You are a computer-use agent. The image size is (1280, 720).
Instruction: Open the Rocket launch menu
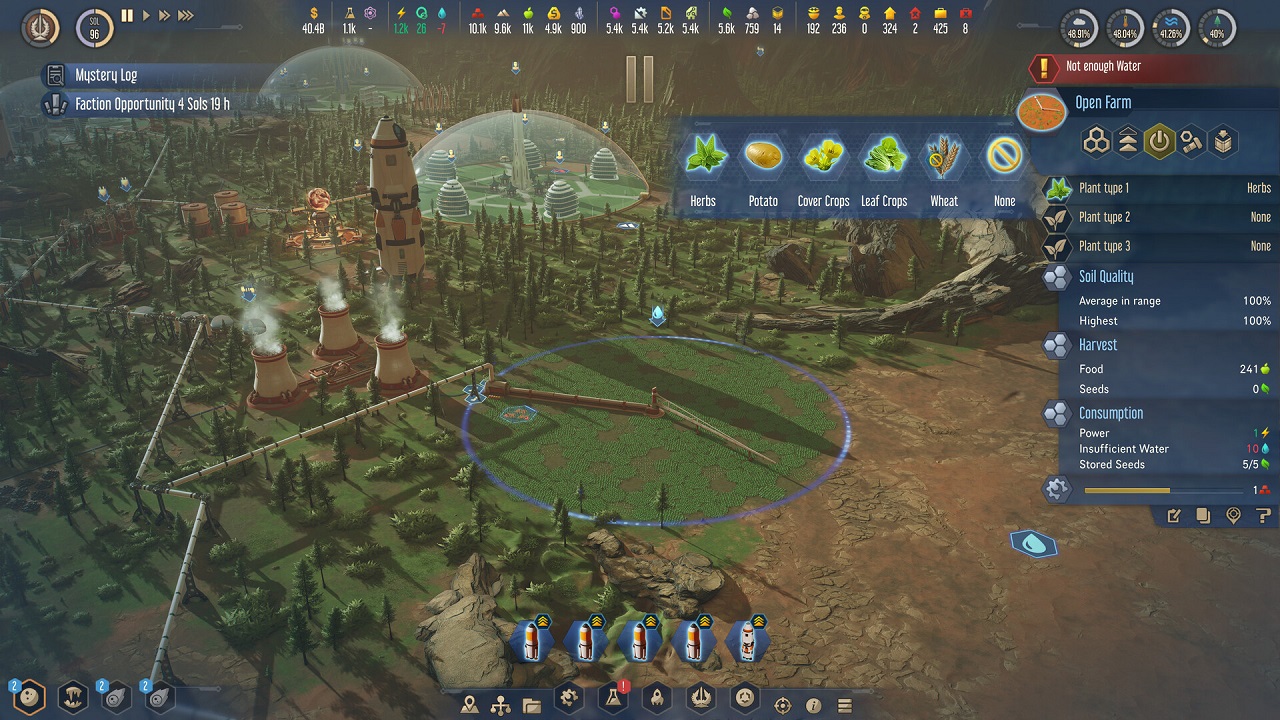[x=656, y=698]
